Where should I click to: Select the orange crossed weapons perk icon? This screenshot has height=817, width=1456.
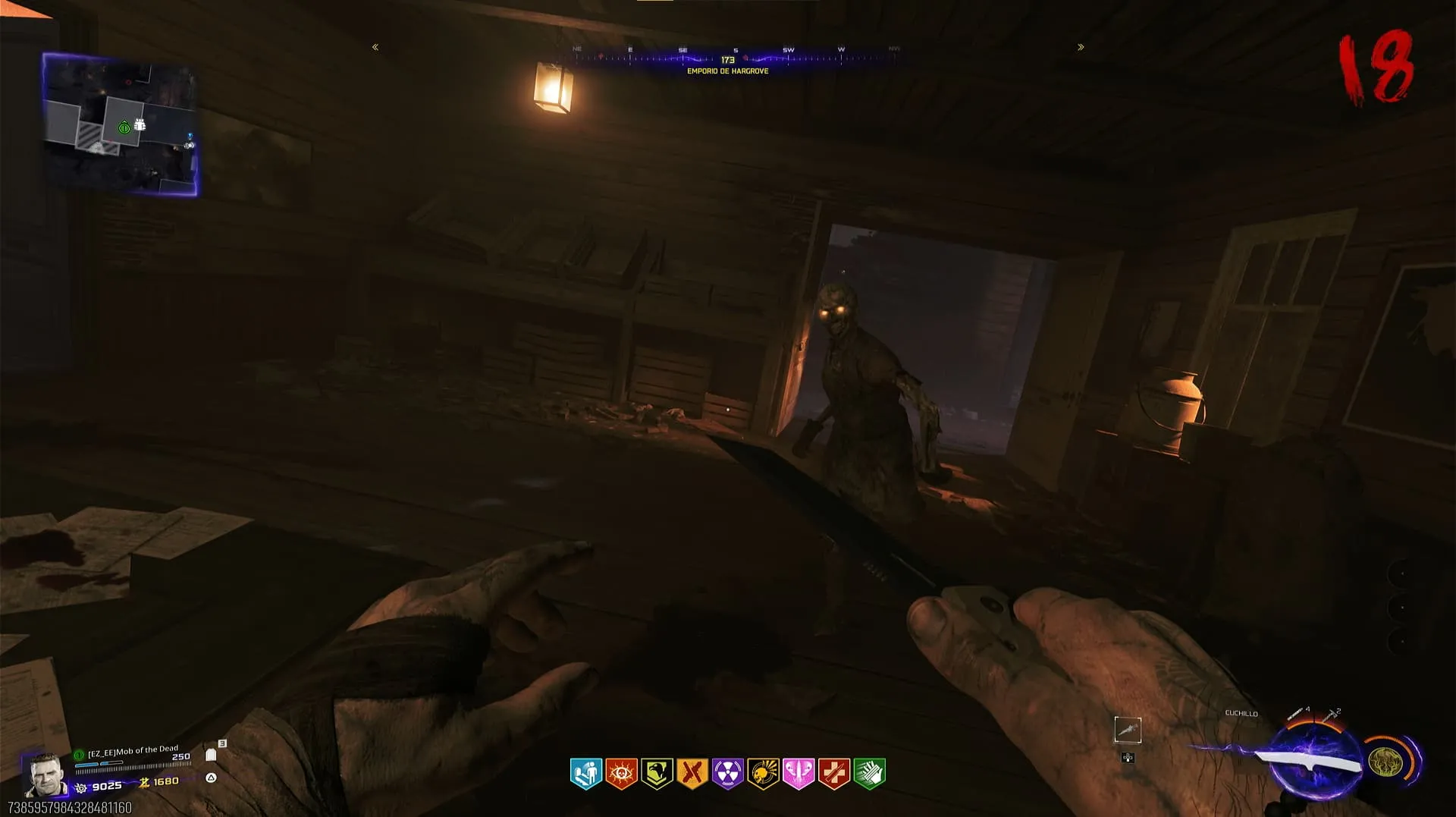tap(692, 774)
